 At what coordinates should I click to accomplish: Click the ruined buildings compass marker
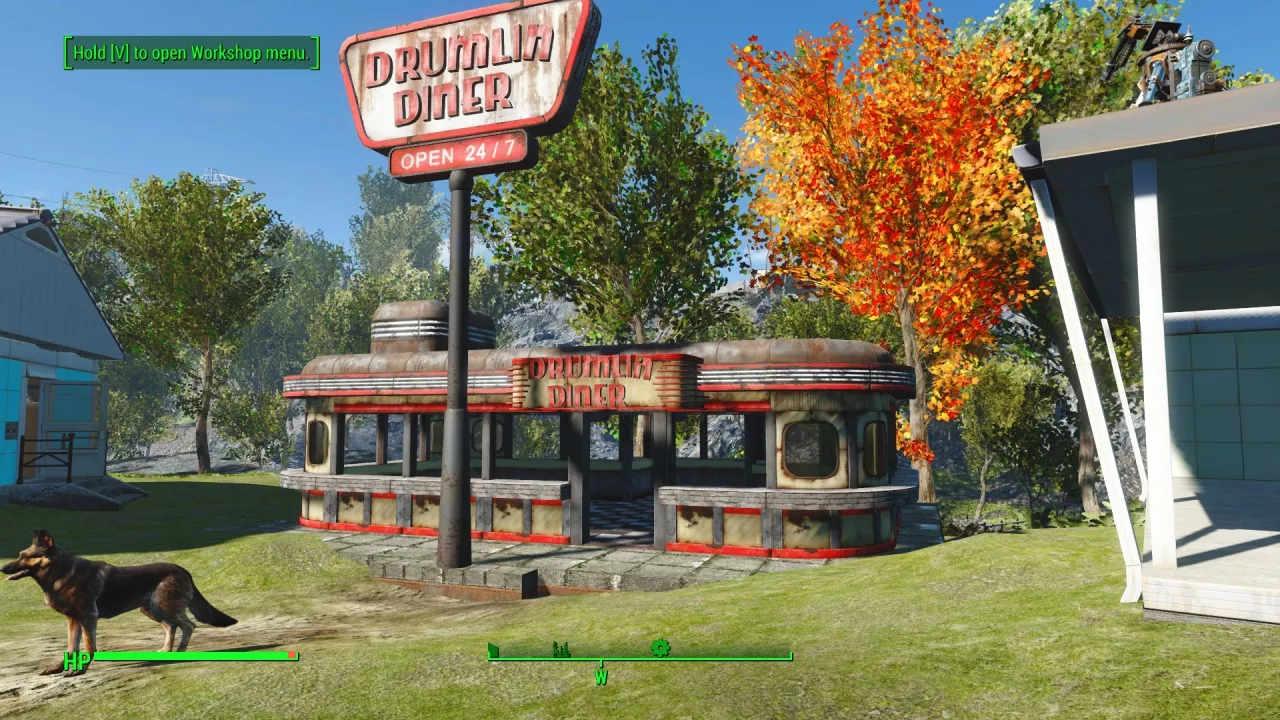(x=562, y=650)
